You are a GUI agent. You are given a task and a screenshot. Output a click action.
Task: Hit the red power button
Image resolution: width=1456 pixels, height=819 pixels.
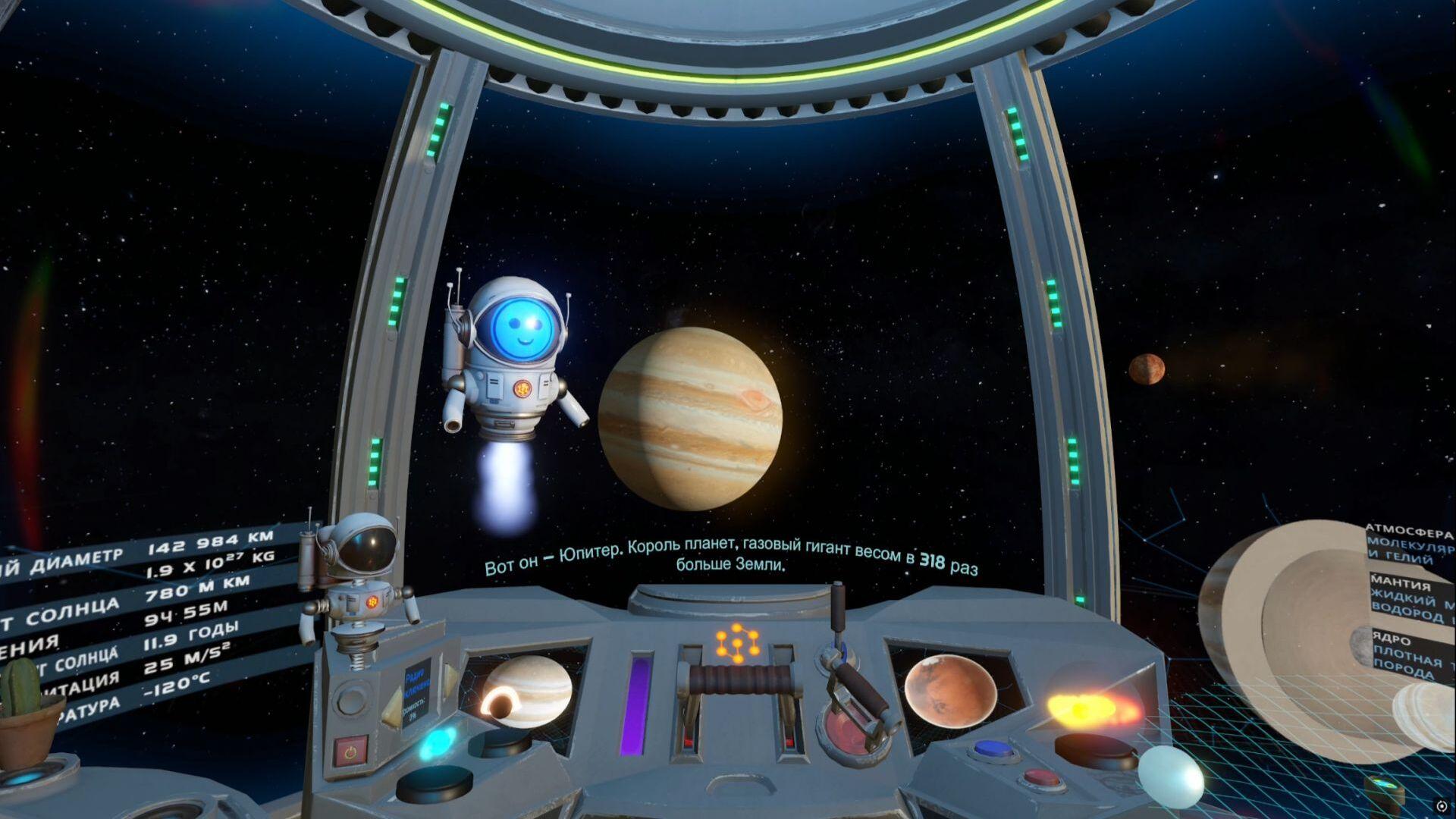[x=350, y=753]
